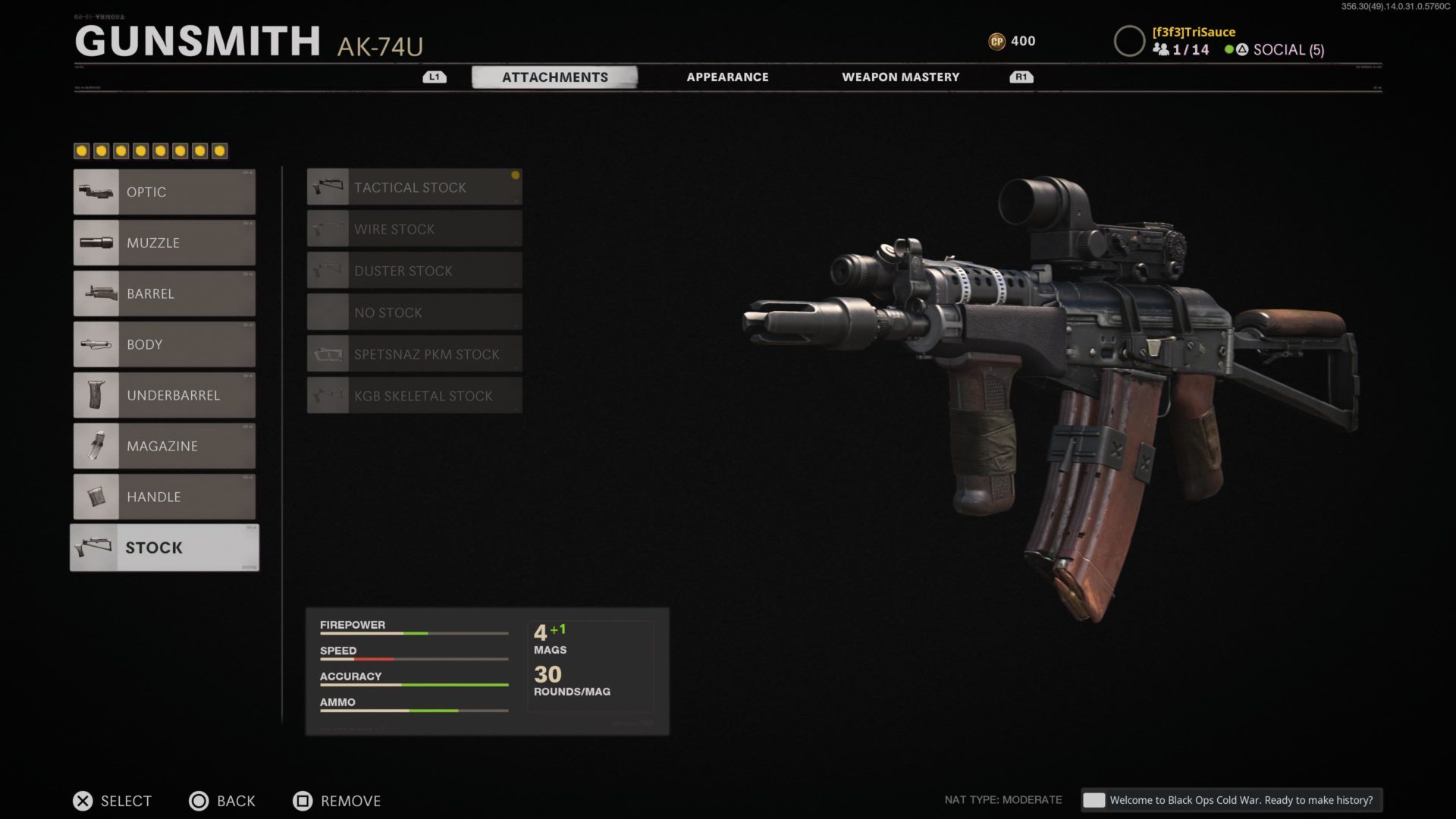The image size is (1456, 819).
Task: Remove the attachment with the Remove button
Action: [337, 801]
